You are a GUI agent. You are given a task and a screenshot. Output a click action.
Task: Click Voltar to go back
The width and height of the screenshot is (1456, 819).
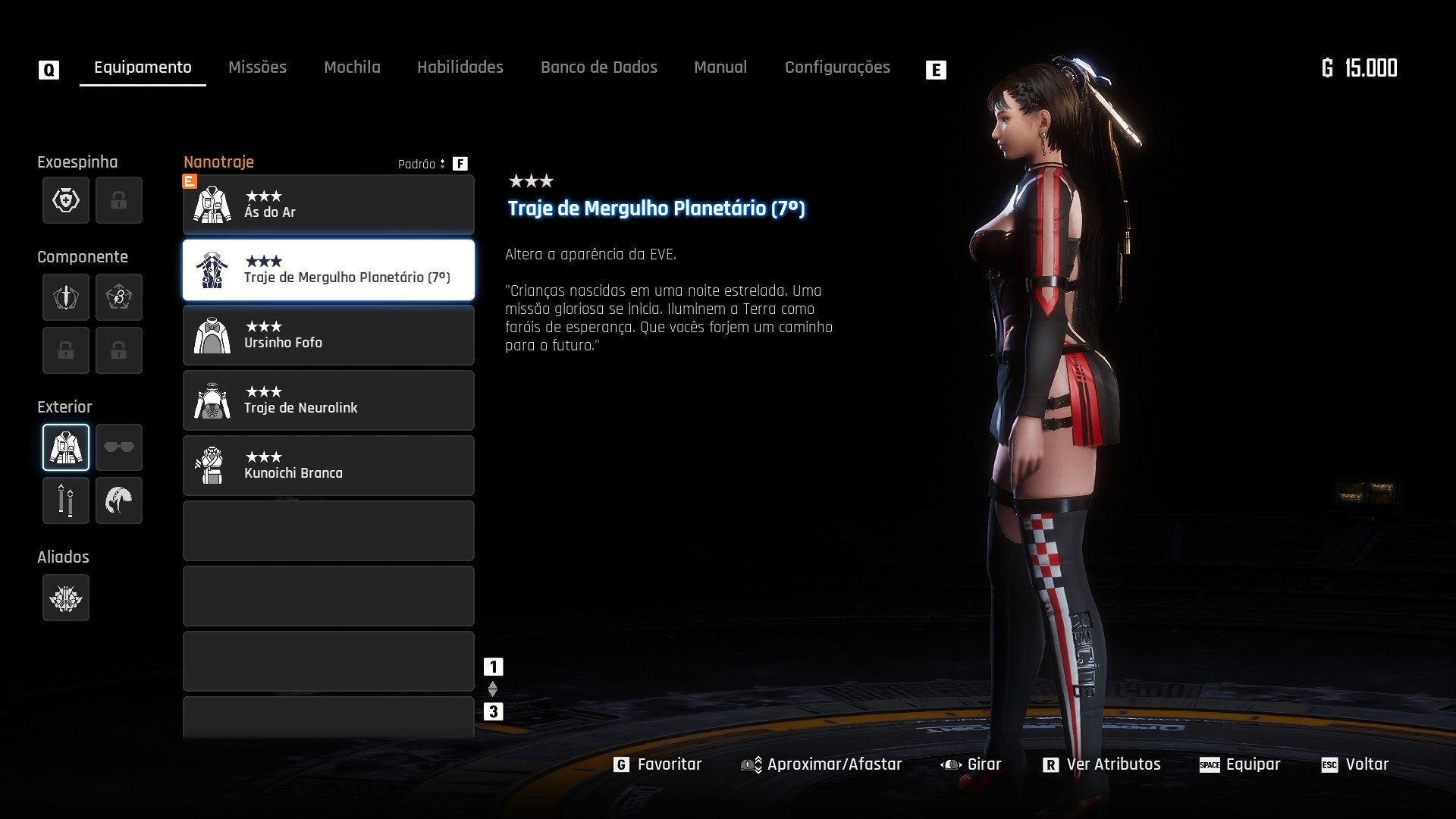(x=1355, y=764)
